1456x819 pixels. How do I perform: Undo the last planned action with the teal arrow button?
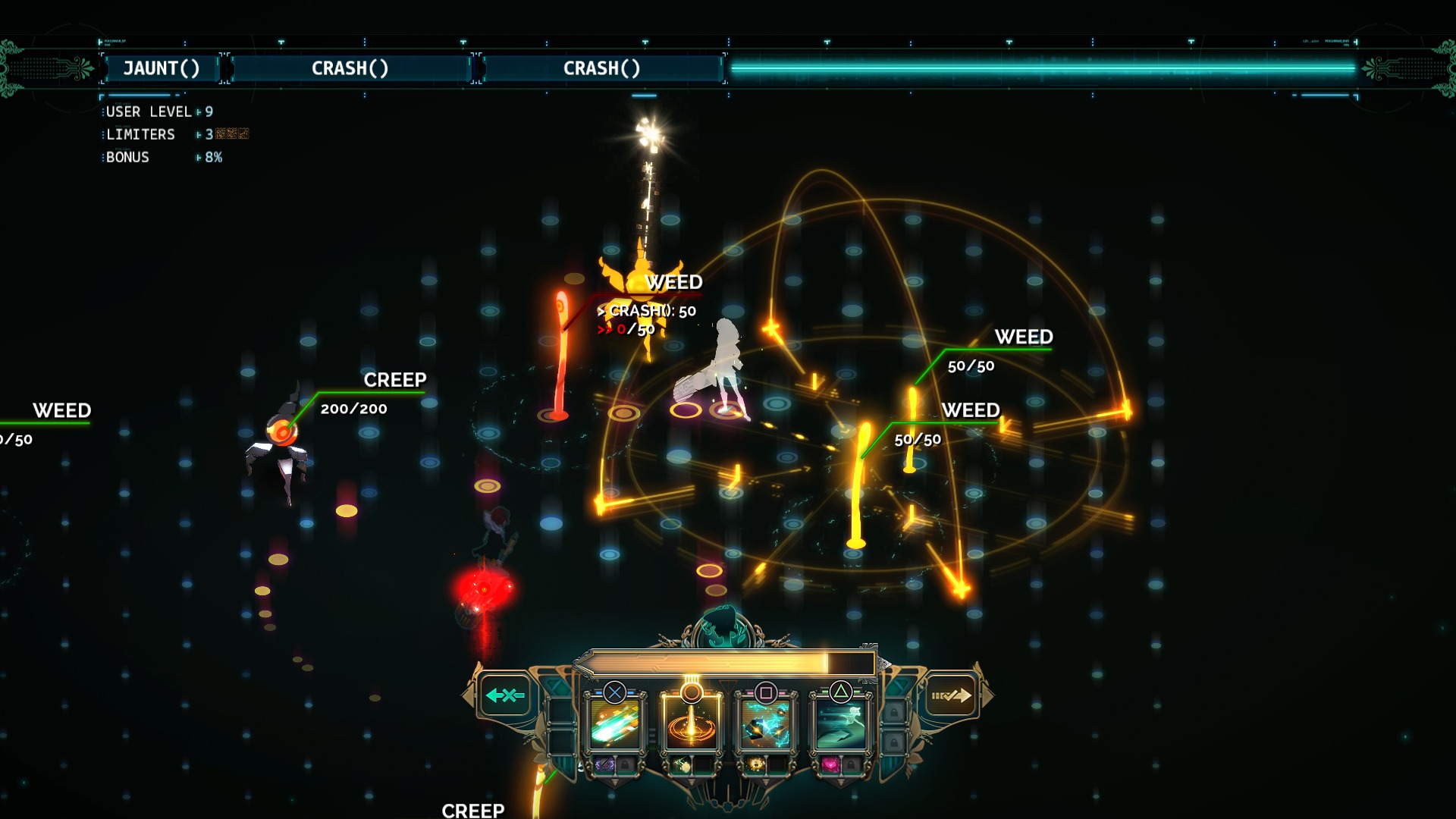[x=505, y=695]
